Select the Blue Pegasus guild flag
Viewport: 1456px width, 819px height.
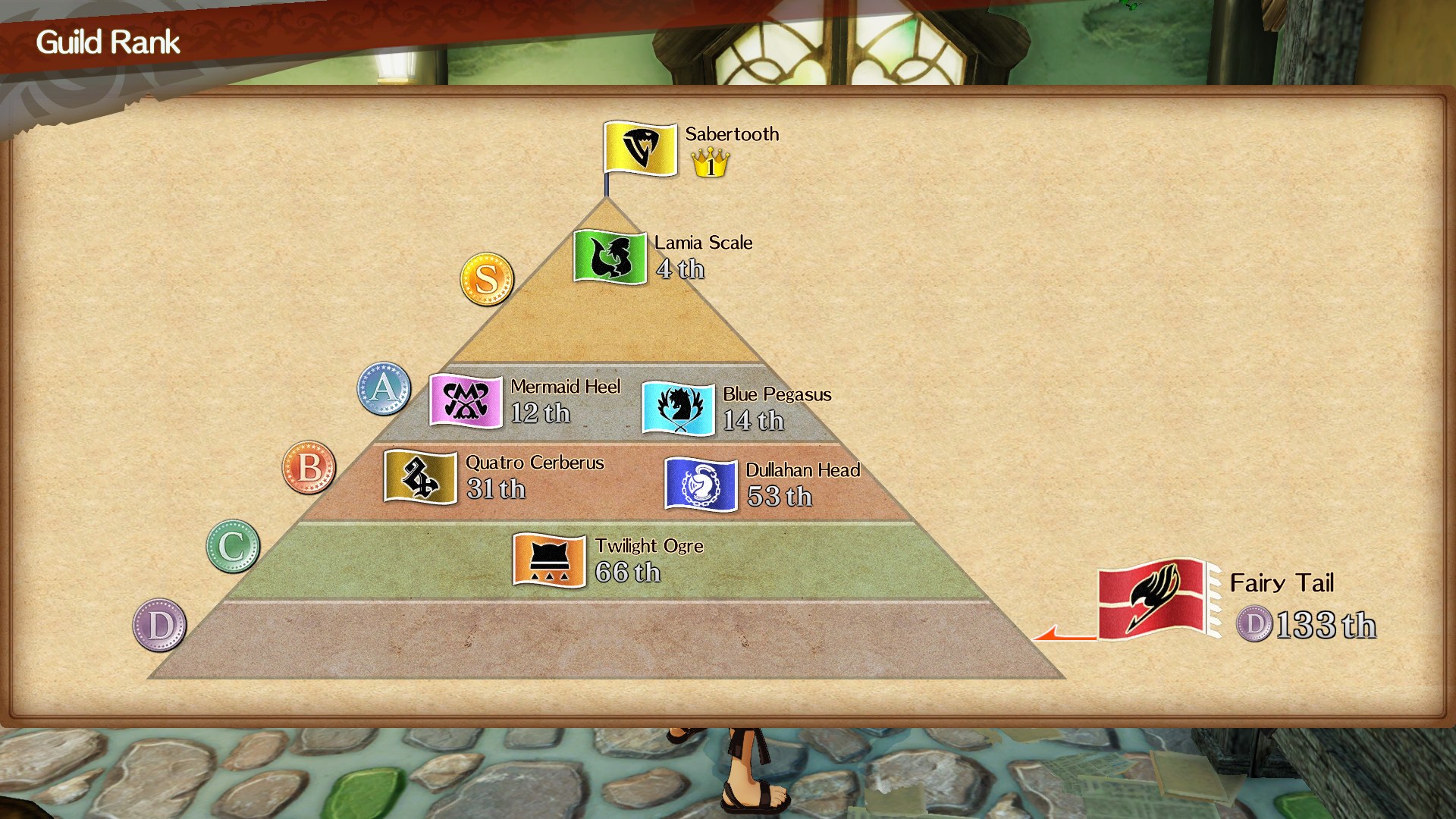pos(678,409)
